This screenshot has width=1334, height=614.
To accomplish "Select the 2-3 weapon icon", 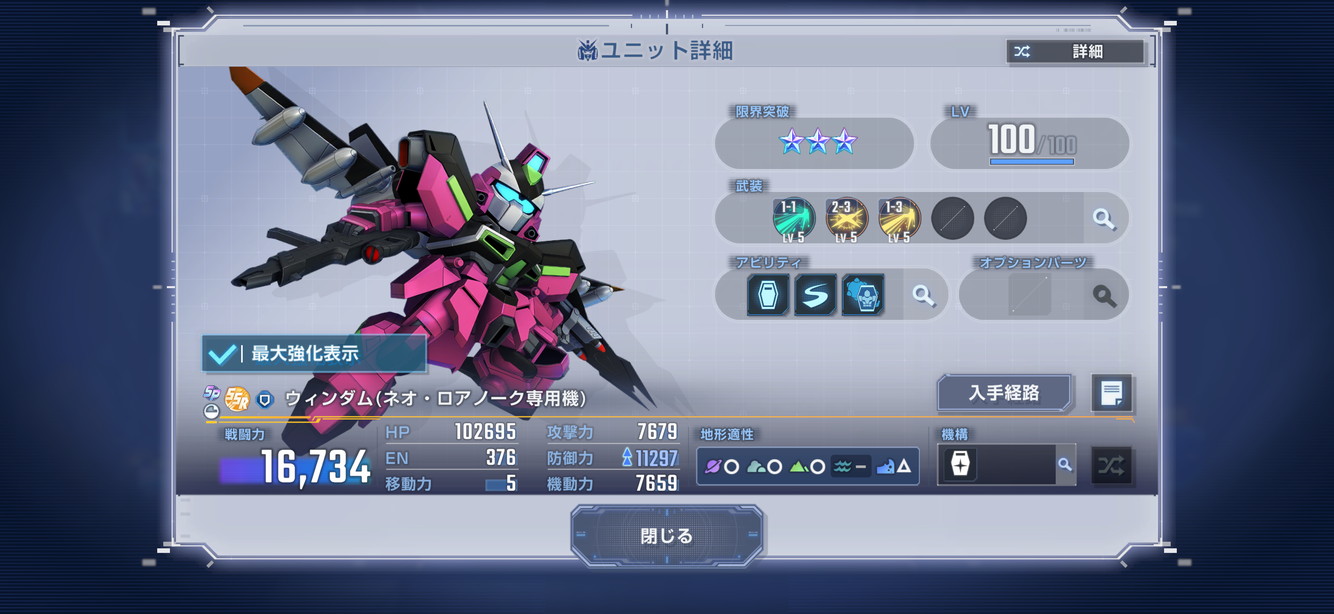I will [x=846, y=219].
